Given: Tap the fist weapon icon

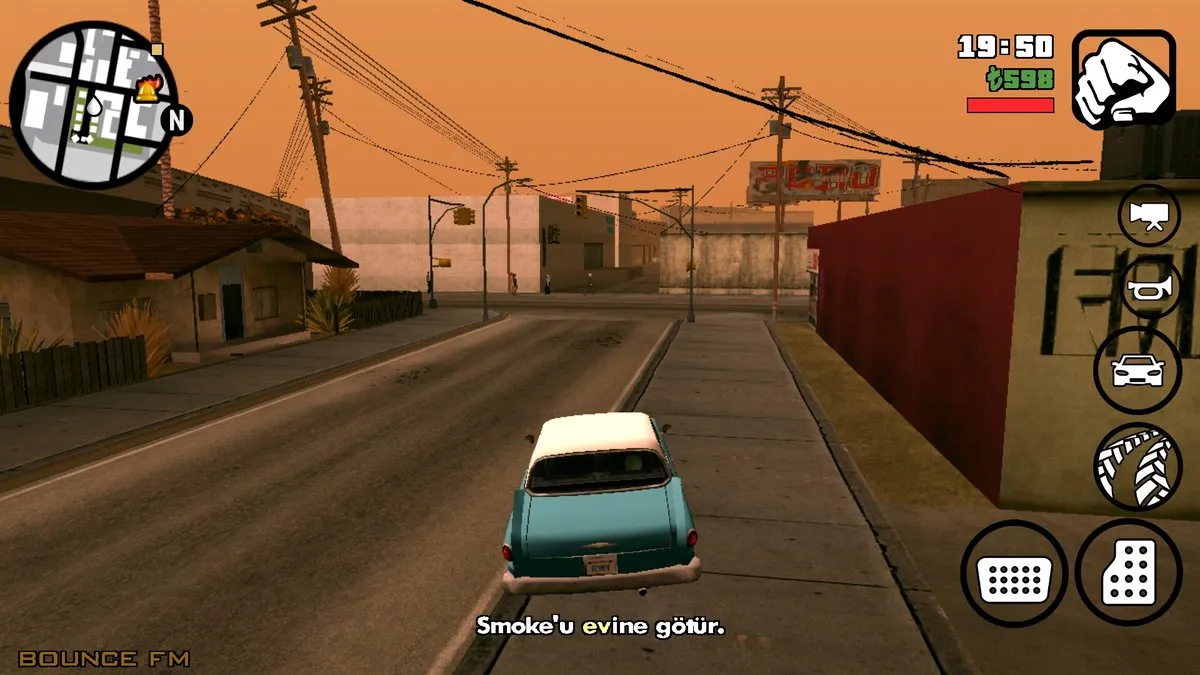Looking at the screenshot, I should (1123, 79).
